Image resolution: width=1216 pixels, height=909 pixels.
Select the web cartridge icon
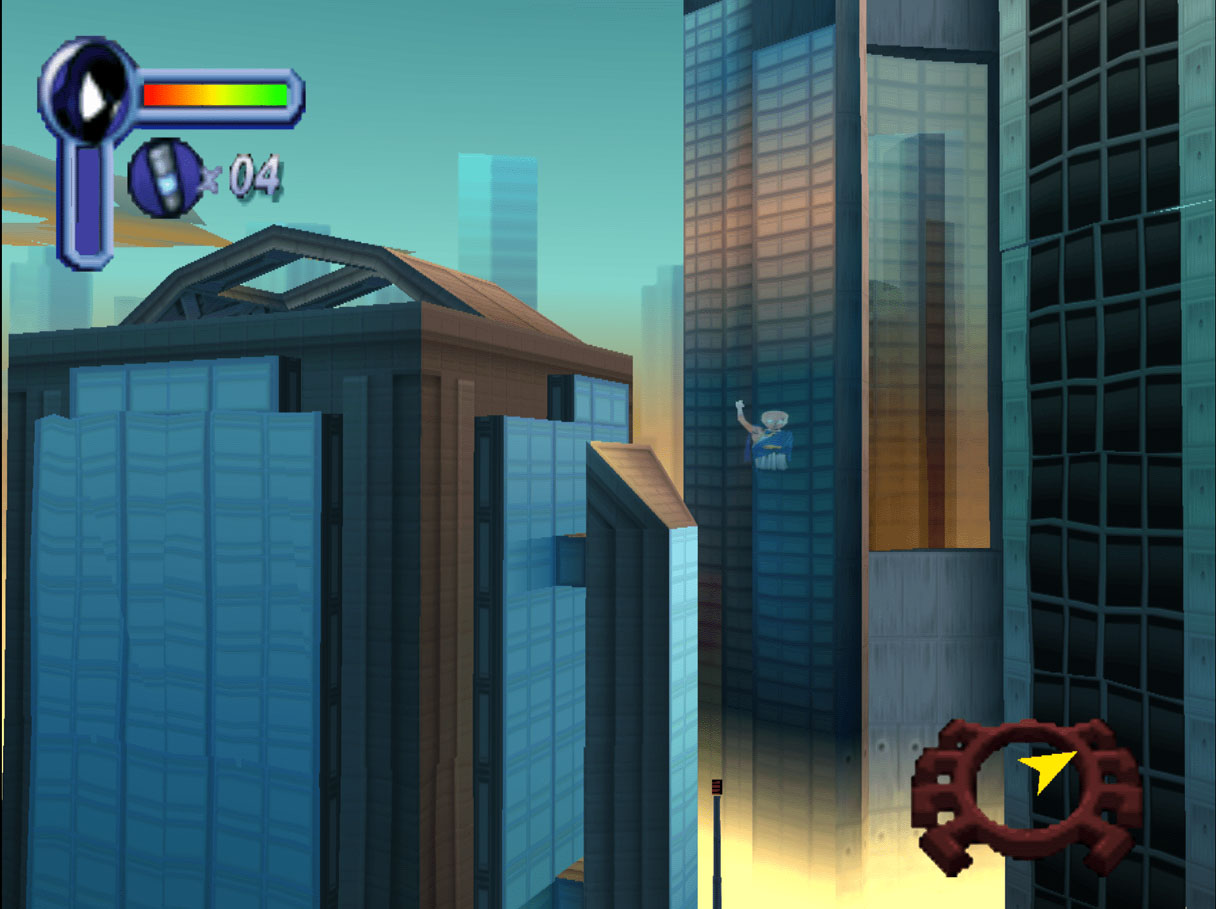click(x=166, y=178)
